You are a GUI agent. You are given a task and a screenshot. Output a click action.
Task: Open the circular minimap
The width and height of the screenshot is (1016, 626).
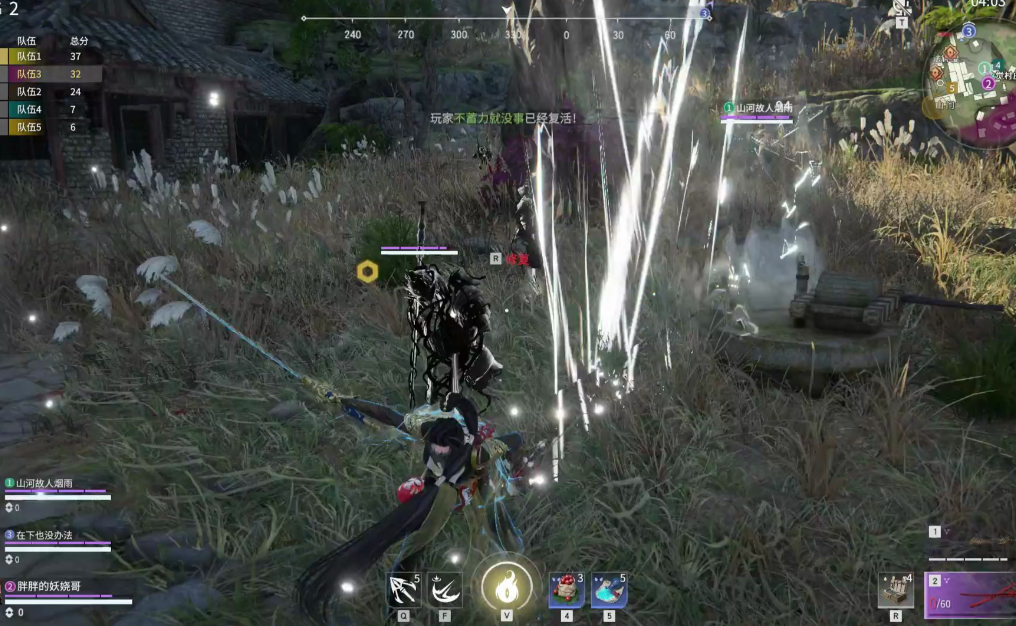pyautogui.click(x=971, y=87)
